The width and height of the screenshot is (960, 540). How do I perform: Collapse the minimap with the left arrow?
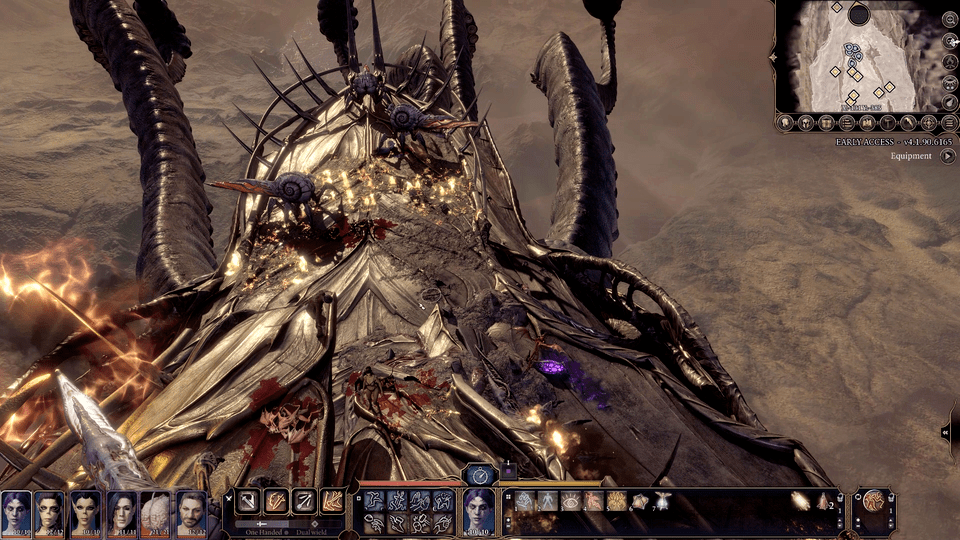click(x=772, y=58)
